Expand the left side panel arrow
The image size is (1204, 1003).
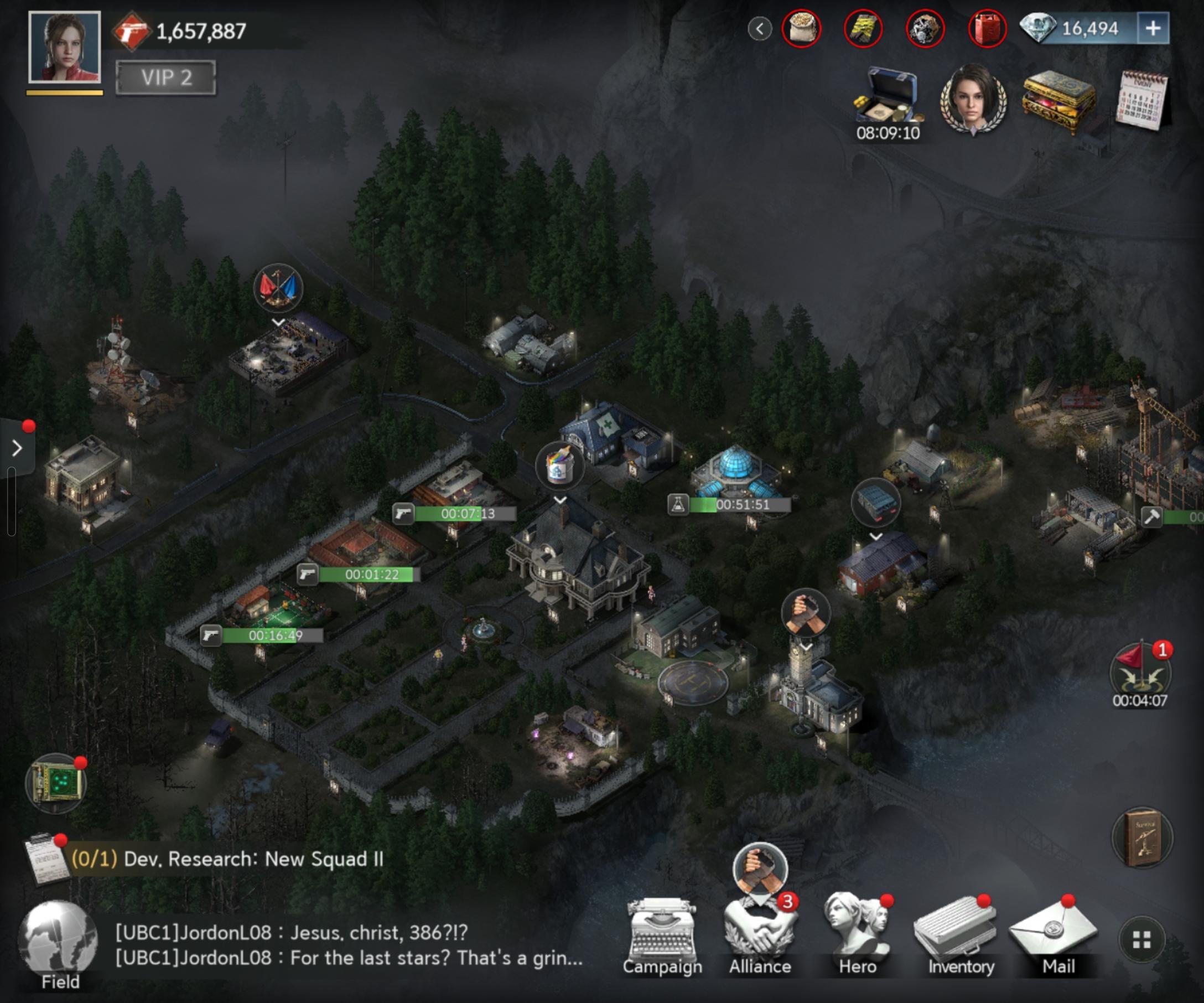(x=17, y=448)
